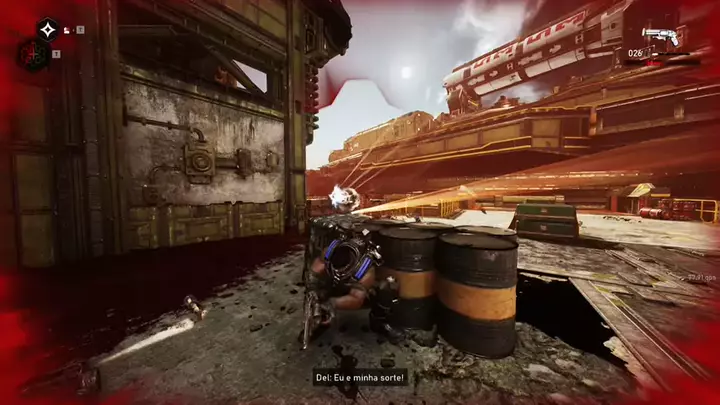The image size is (720, 405).
Task: Click the dark red hexagon ability icon
Action: (x=34, y=55)
